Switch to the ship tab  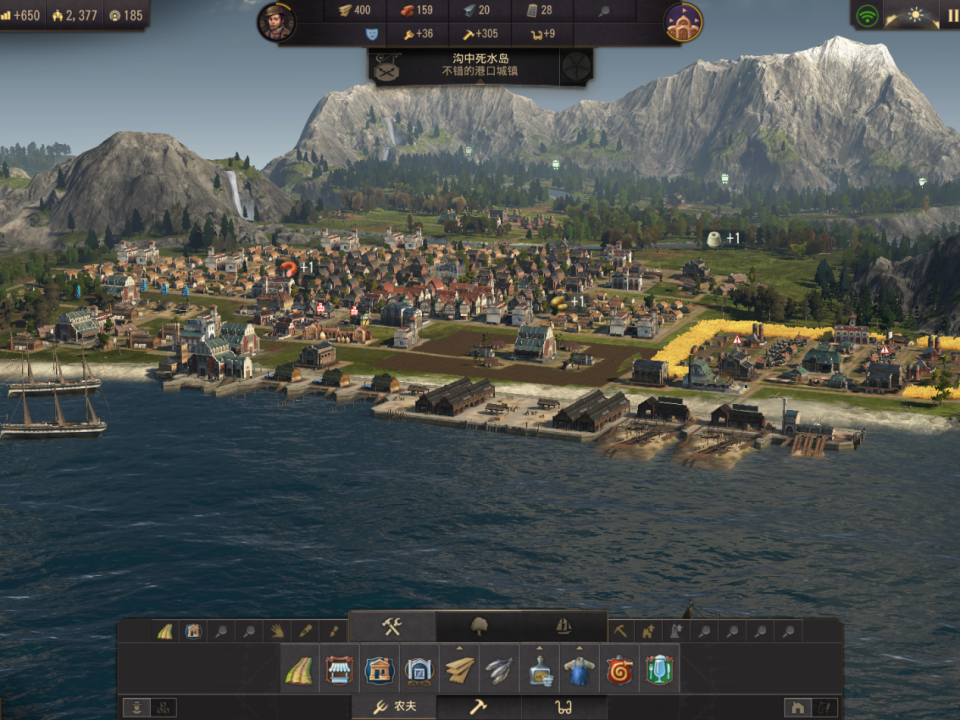(564, 627)
